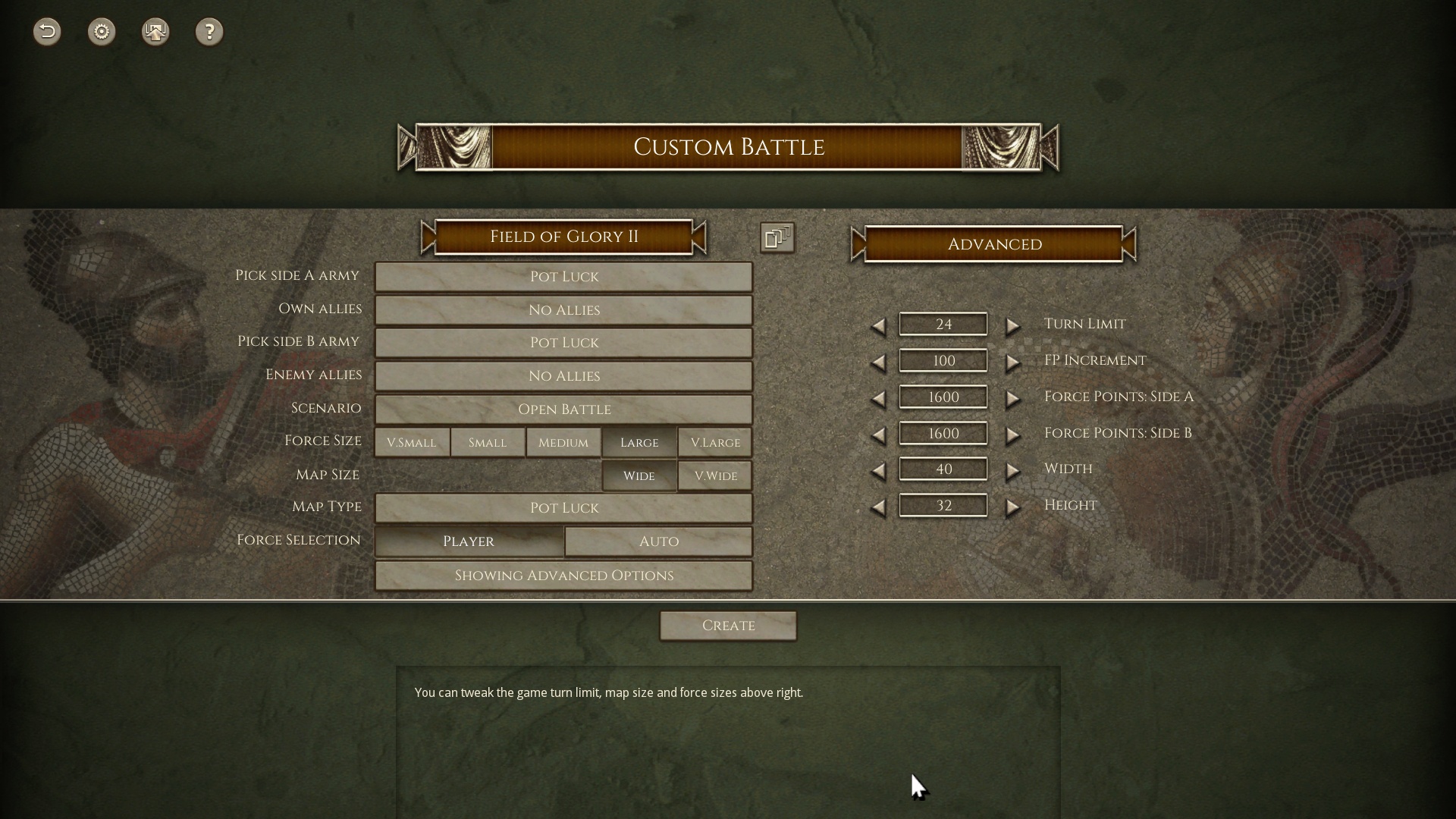Toggle off Showing Advanced Options
This screenshot has height=819, width=1456.
[563, 575]
